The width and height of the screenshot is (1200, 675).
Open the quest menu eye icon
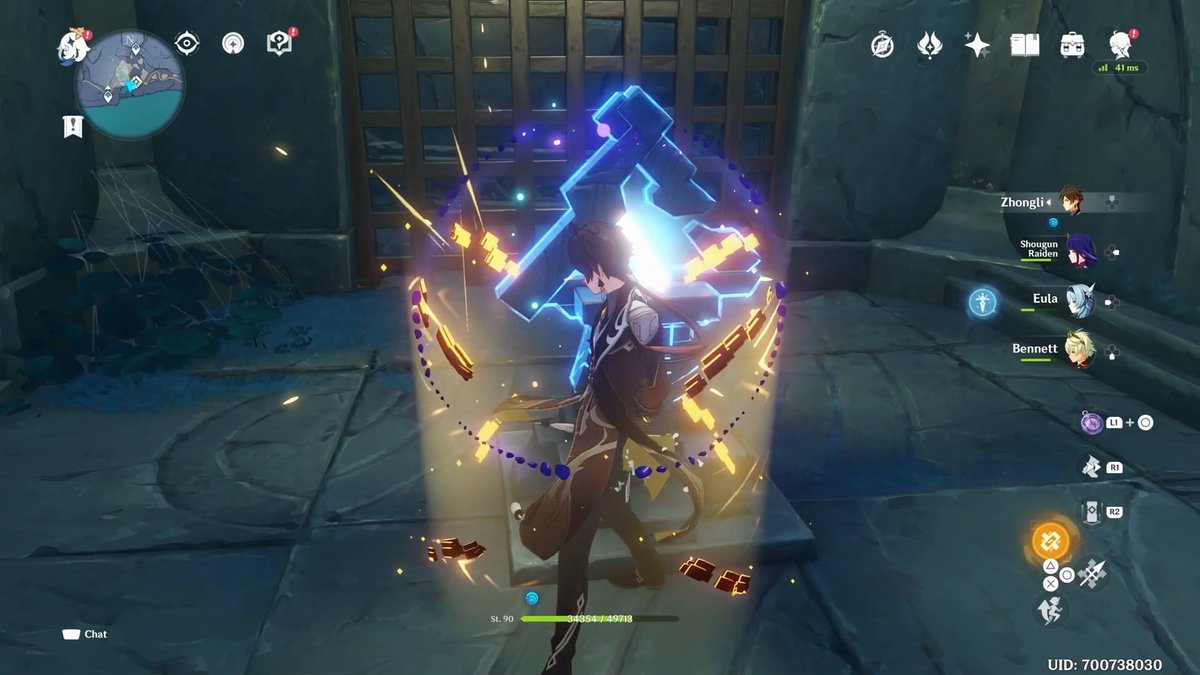[x=186, y=42]
